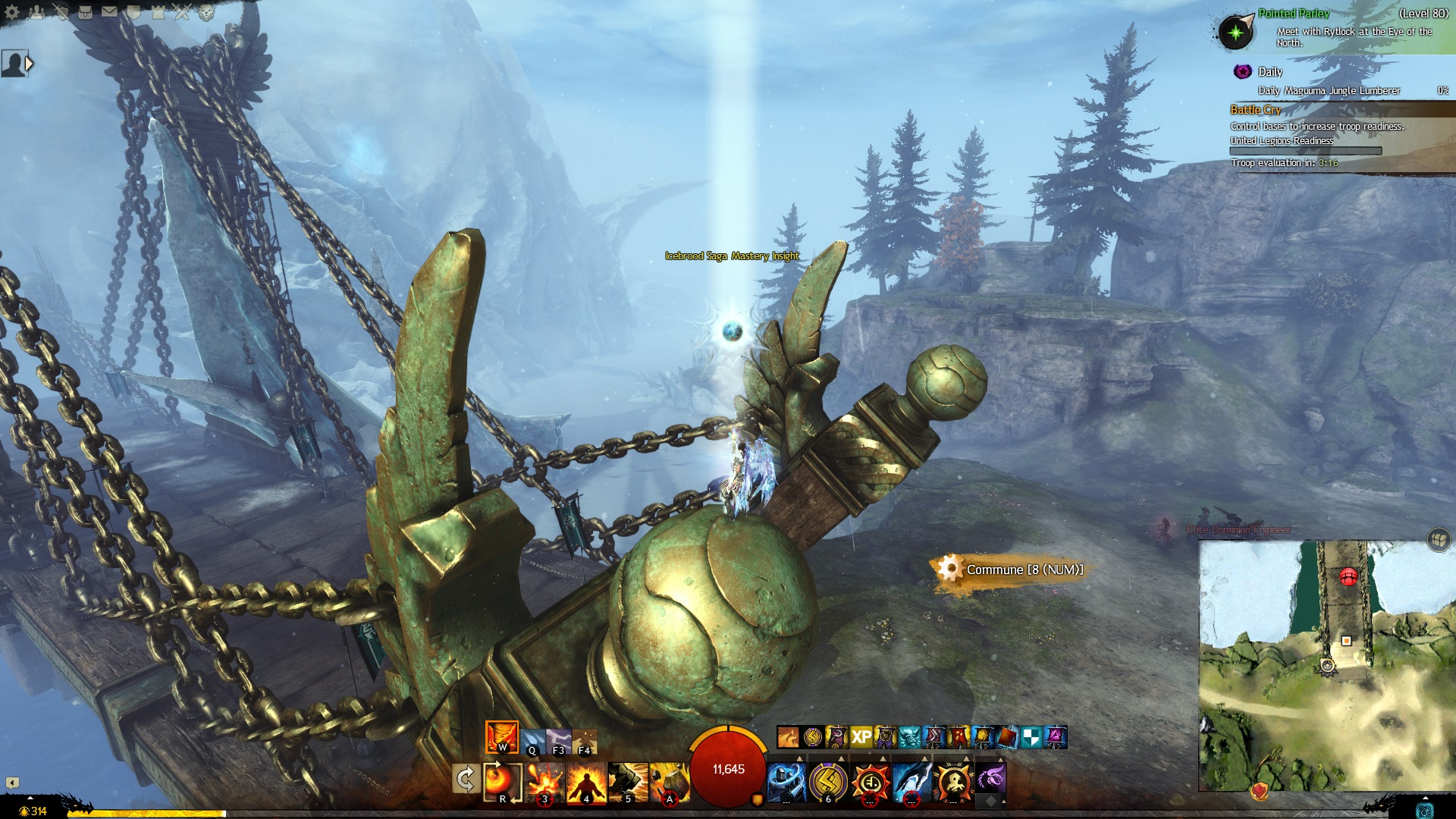The height and width of the screenshot is (819, 1456).
Task: Open the chest icon above the minimap
Action: click(1438, 539)
